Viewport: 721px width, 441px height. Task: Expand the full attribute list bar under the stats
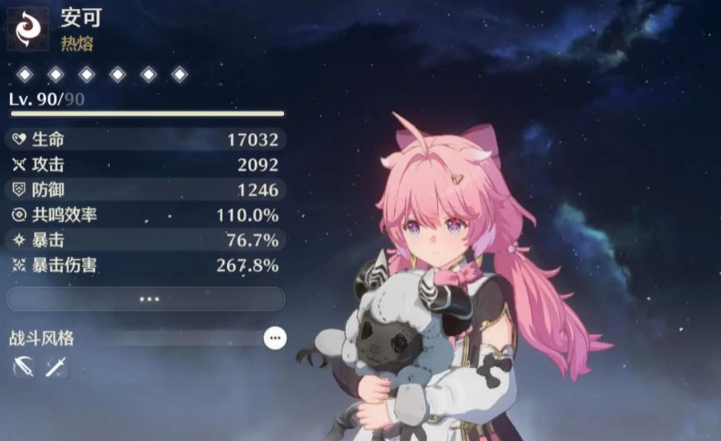pos(147,299)
